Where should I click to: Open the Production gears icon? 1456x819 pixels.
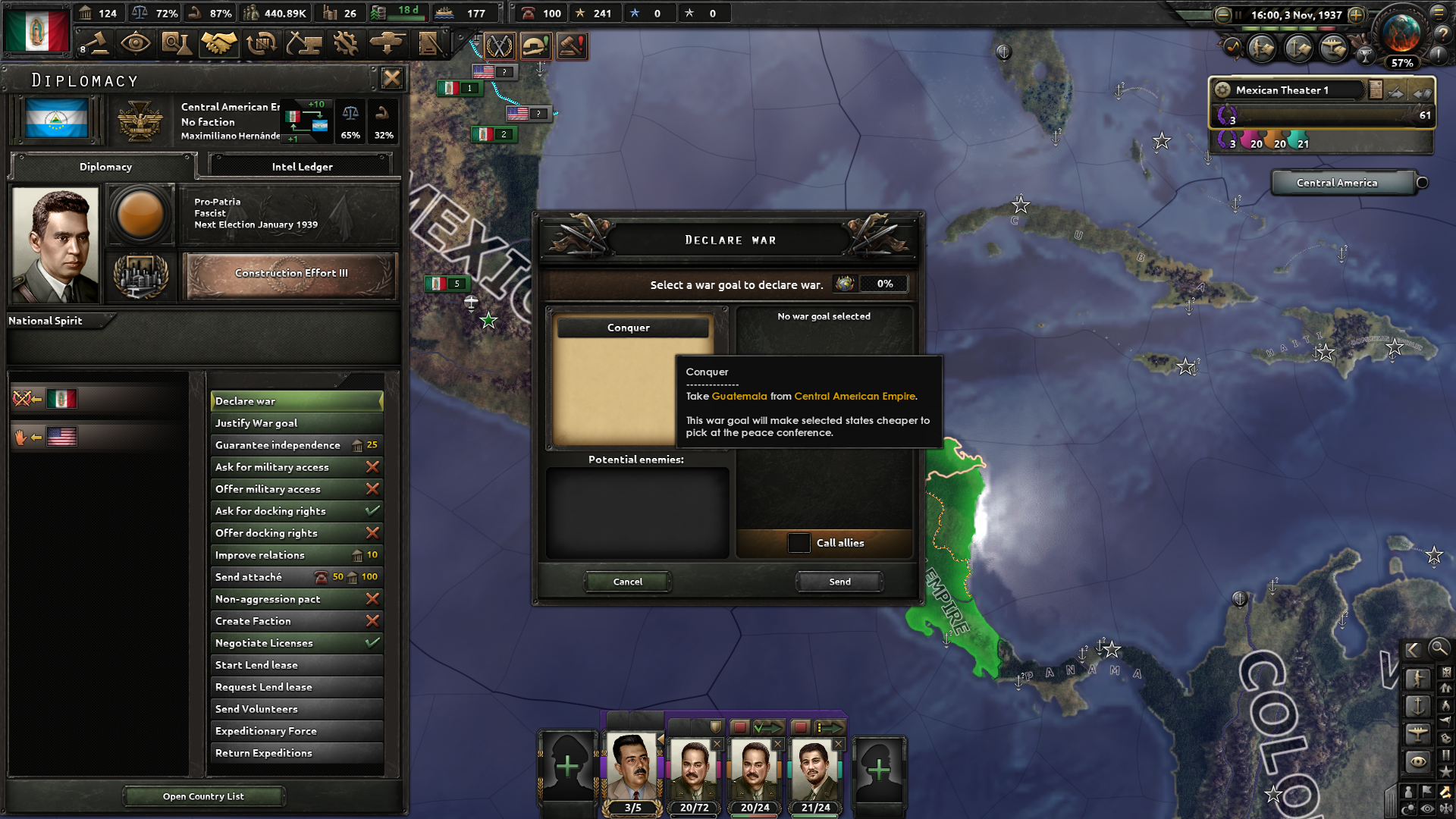point(347,44)
